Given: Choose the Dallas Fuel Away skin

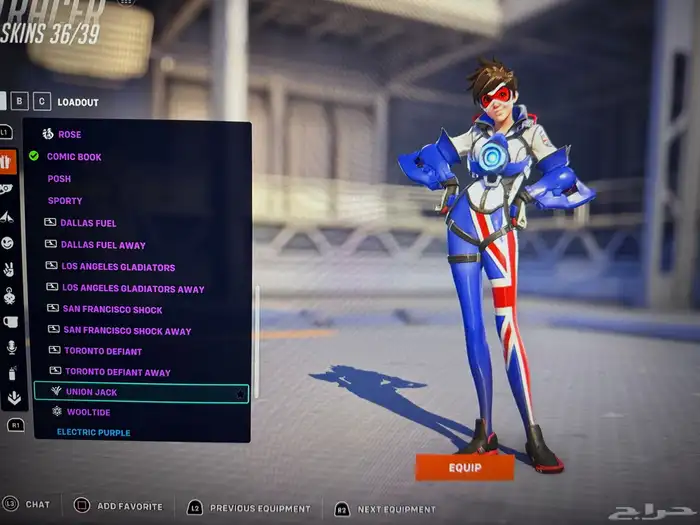Looking at the screenshot, I should tap(103, 245).
